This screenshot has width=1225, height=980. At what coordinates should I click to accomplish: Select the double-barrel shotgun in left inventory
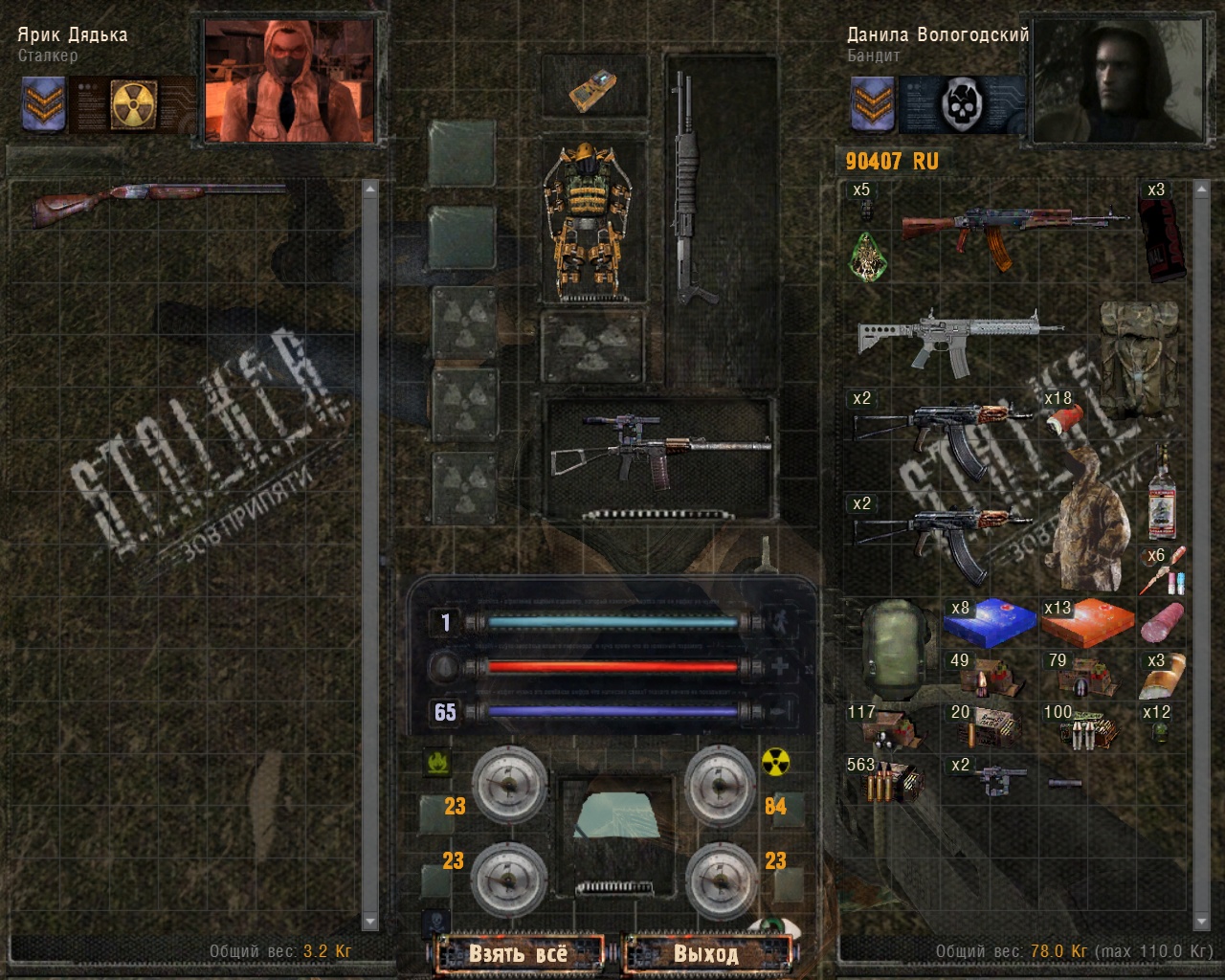(x=158, y=203)
